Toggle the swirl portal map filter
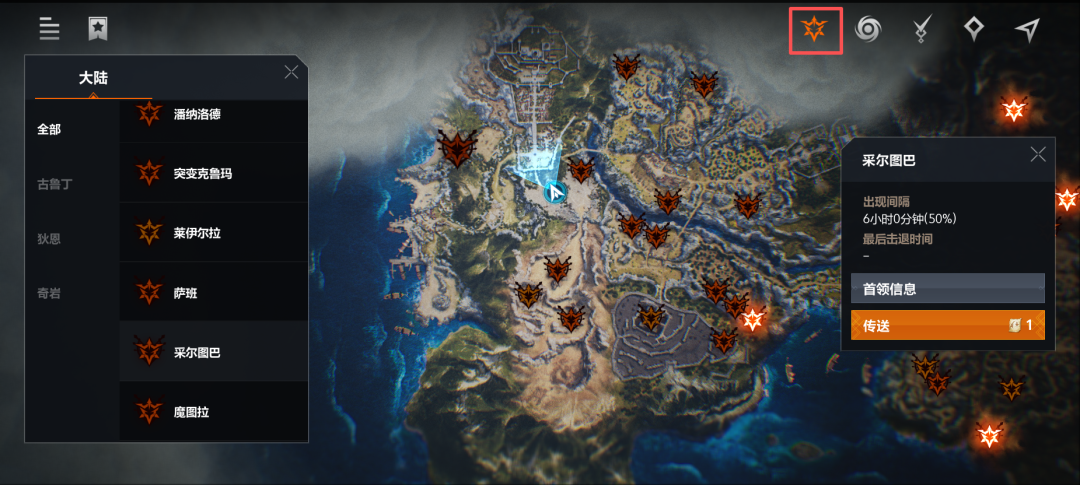Screen dimensions: 1080x485 (868, 30)
